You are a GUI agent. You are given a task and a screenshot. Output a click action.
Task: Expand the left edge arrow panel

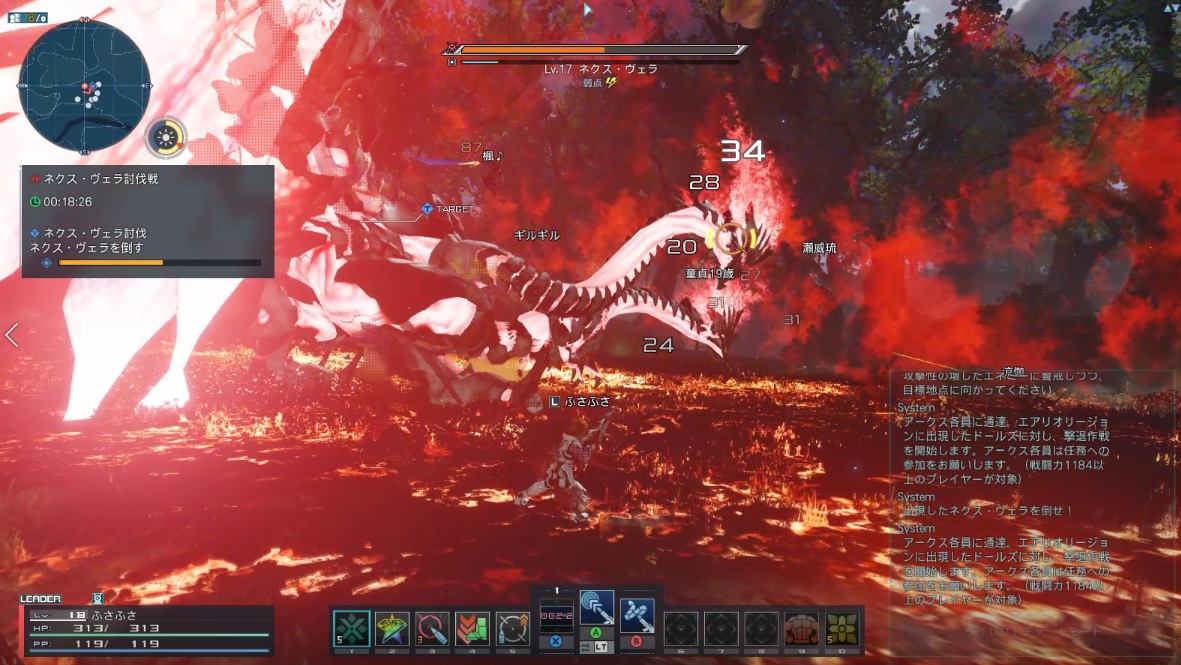click(11, 335)
